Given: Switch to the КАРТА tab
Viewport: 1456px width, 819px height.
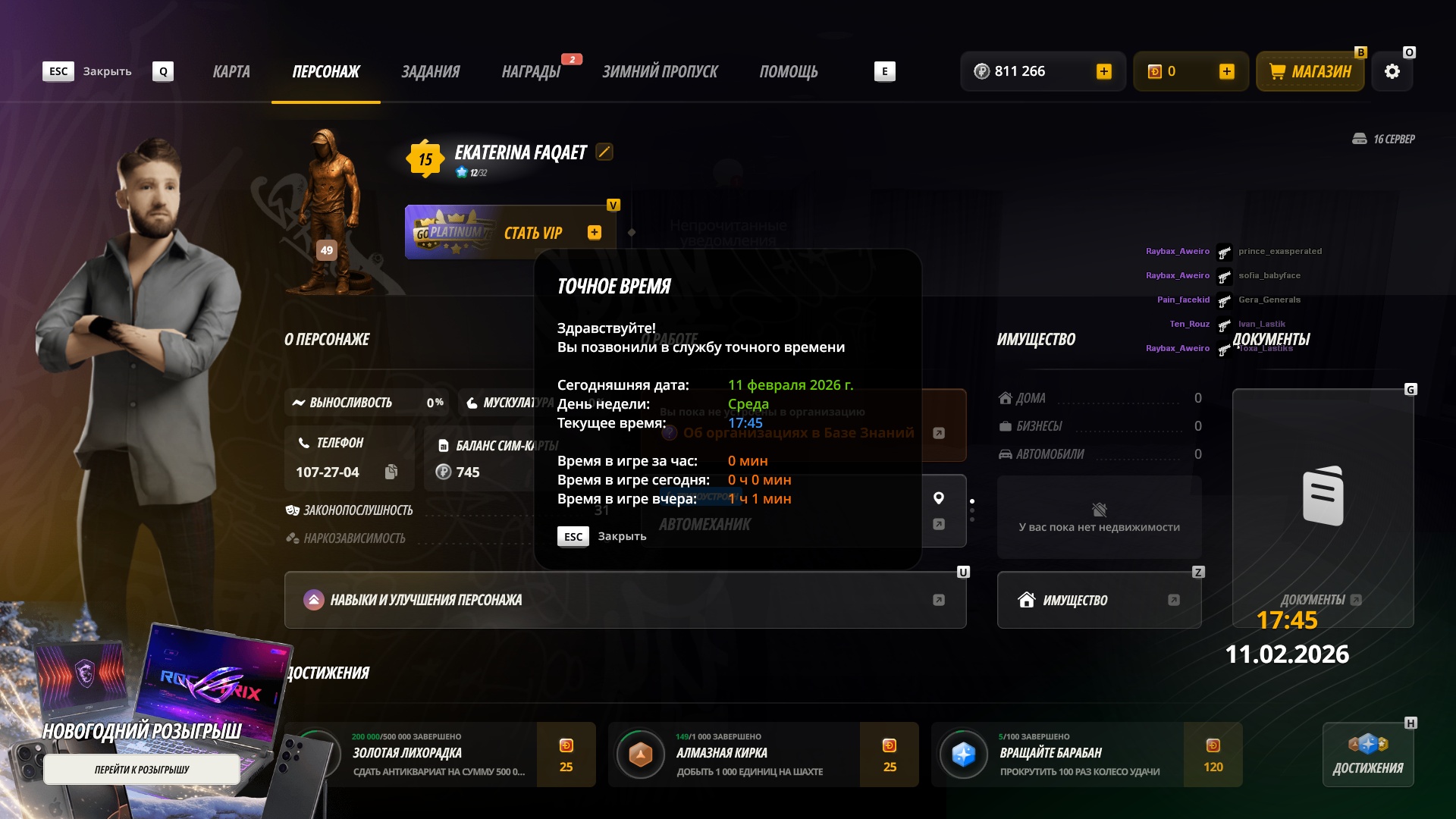Looking at the screenshot, I should pyautogui.click(x=231, y=72).
